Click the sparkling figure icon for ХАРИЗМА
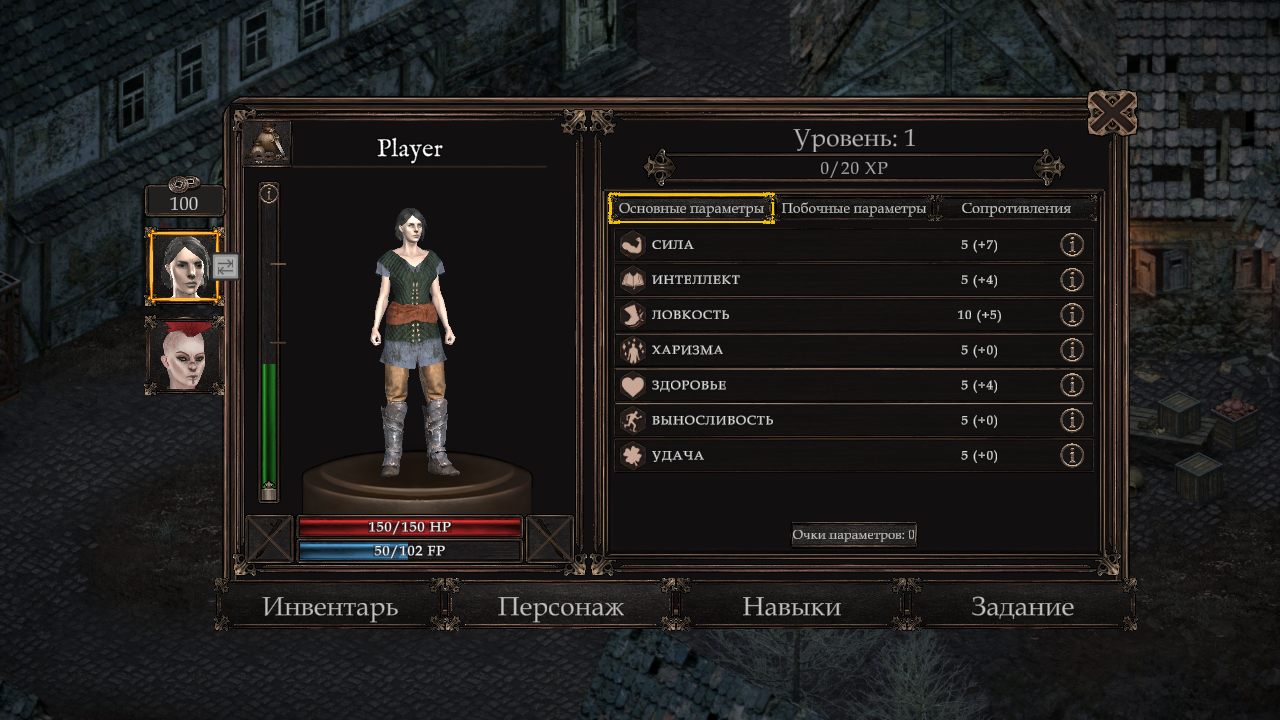 634,349
